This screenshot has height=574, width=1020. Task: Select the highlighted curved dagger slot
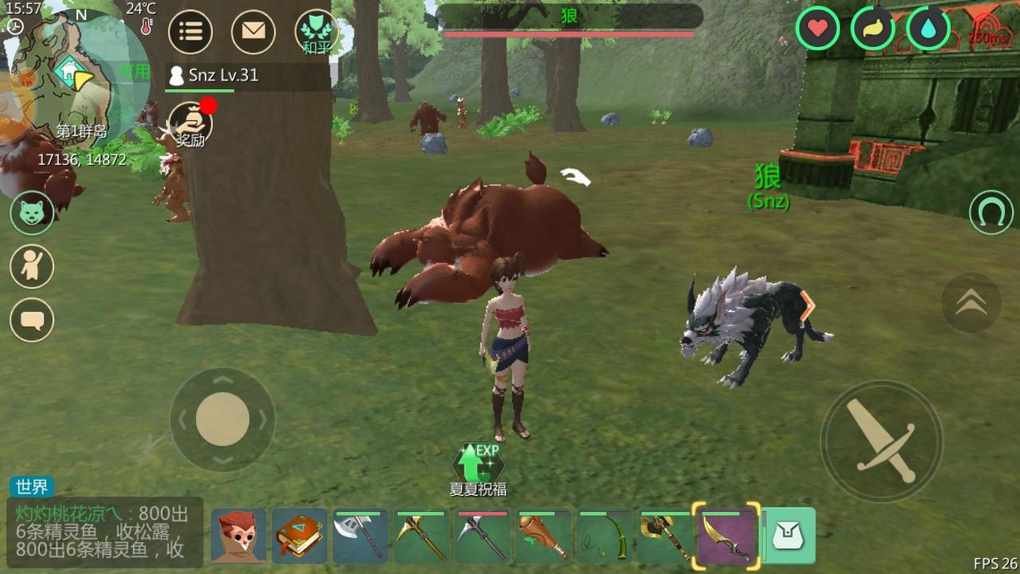[727, 536]
